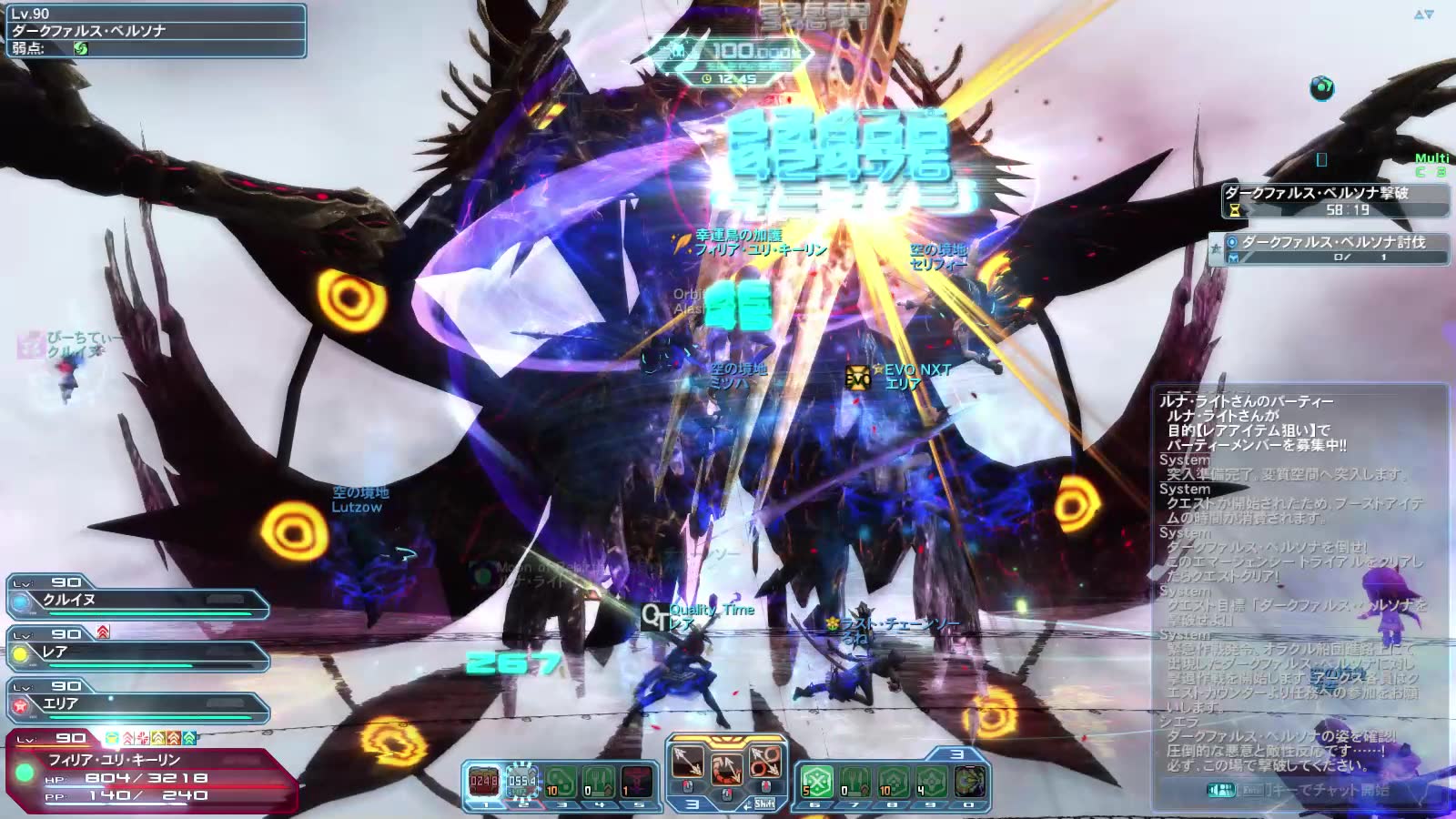The image size is (1456, 819).
Task: Click the blue up-down arrows in the top corner
Action: [x=1423, y=15]
